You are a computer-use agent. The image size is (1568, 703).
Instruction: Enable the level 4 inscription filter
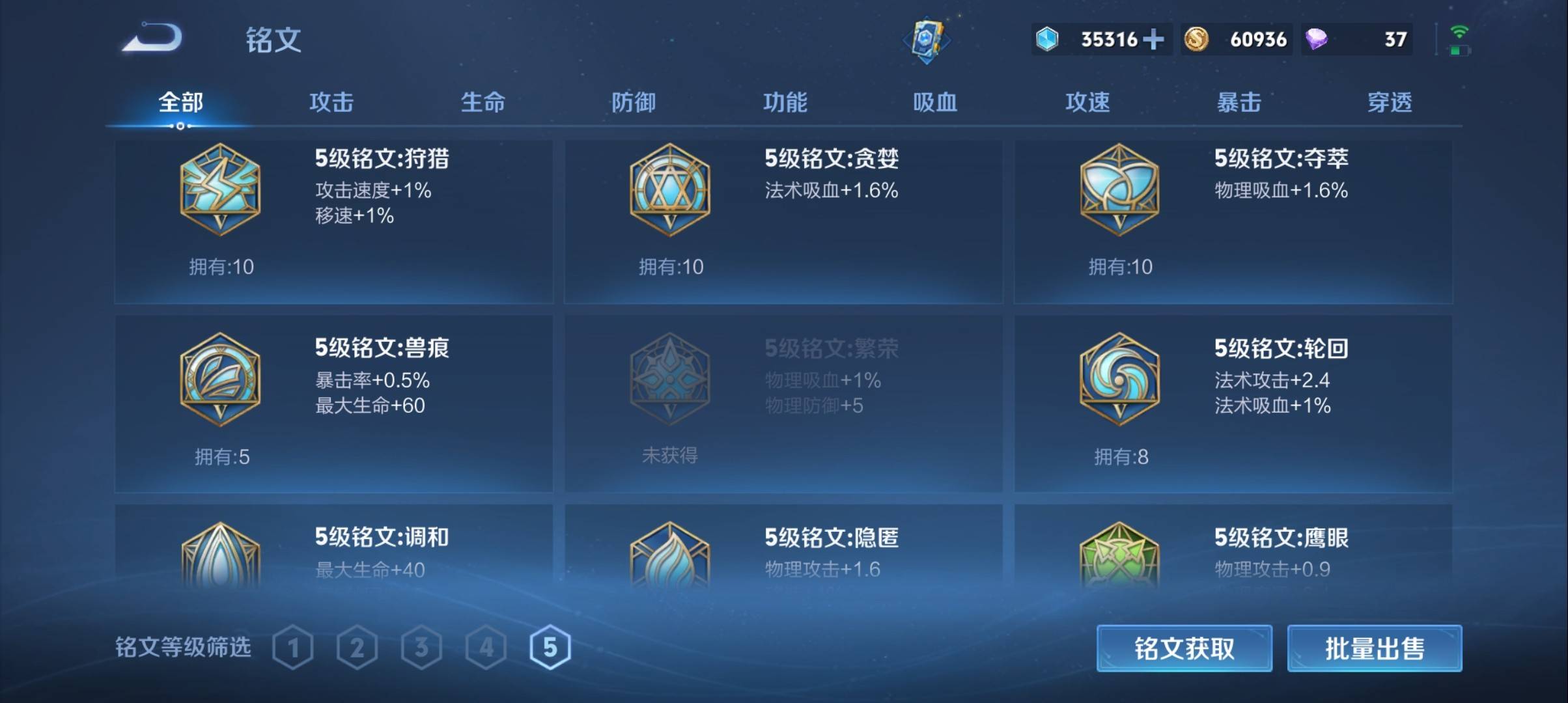(x=486, y=647)
